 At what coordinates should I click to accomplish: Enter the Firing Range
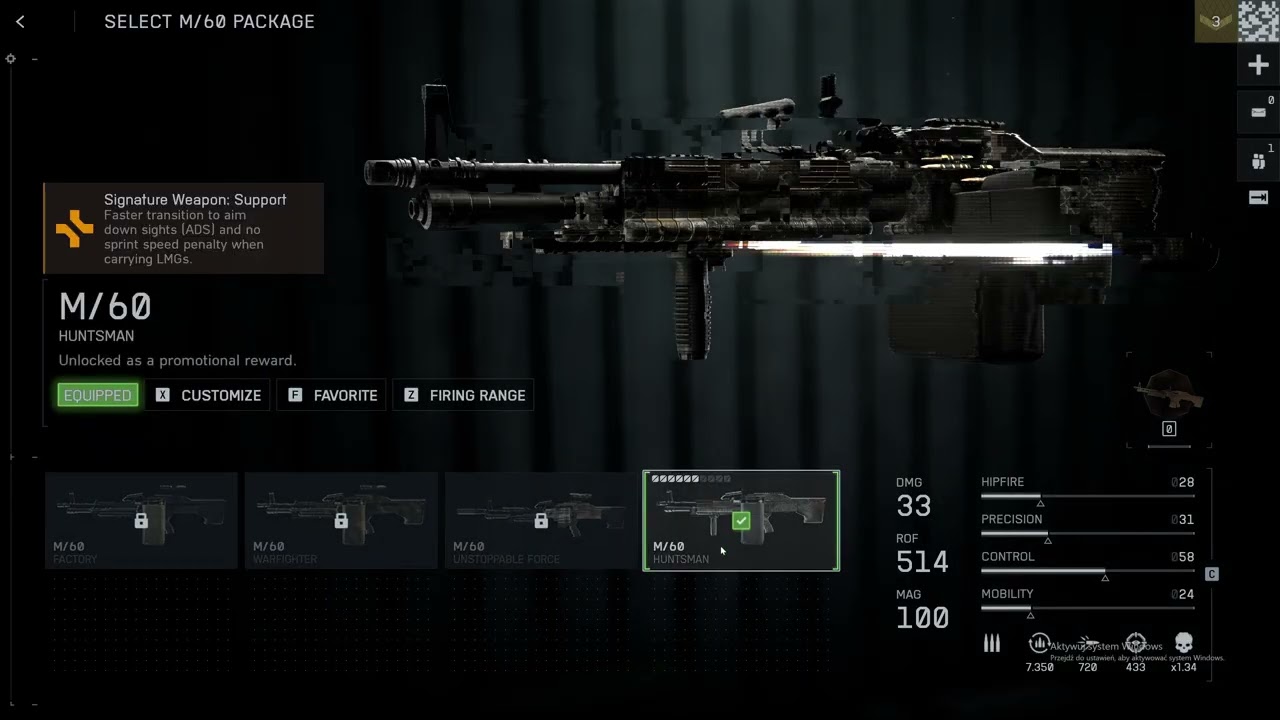464,395
